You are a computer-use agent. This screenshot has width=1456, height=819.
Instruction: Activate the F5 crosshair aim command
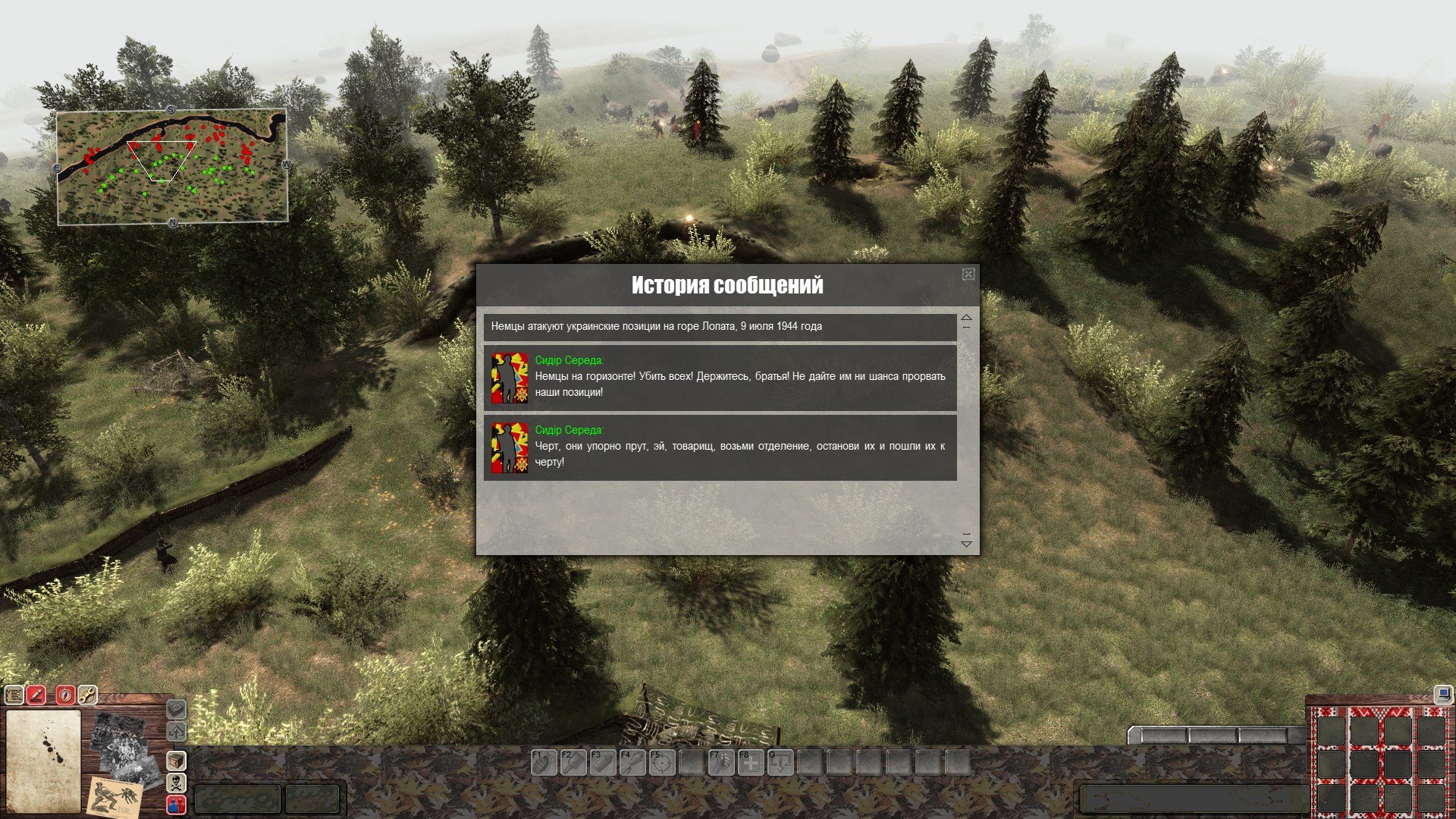click(x=661, y=762)
